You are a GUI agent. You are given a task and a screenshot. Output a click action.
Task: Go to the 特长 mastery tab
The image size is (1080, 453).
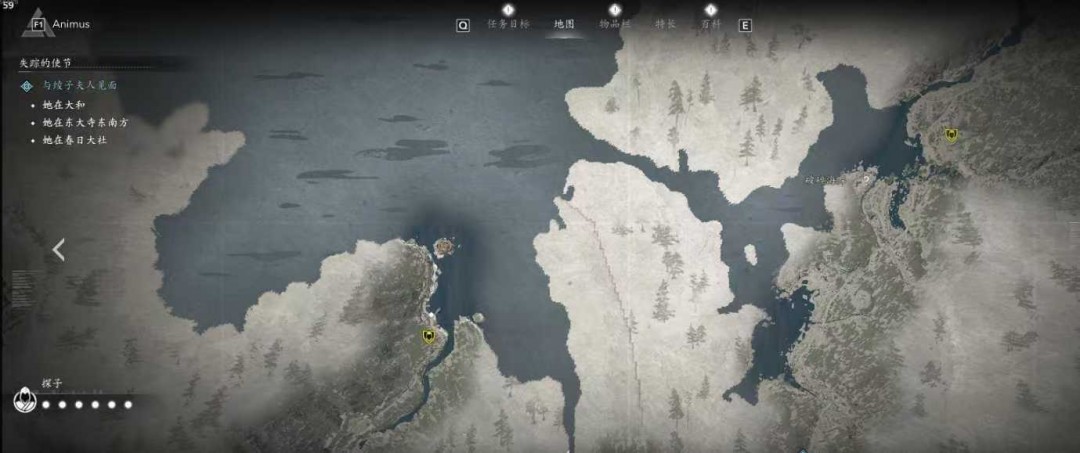[665, 24]
